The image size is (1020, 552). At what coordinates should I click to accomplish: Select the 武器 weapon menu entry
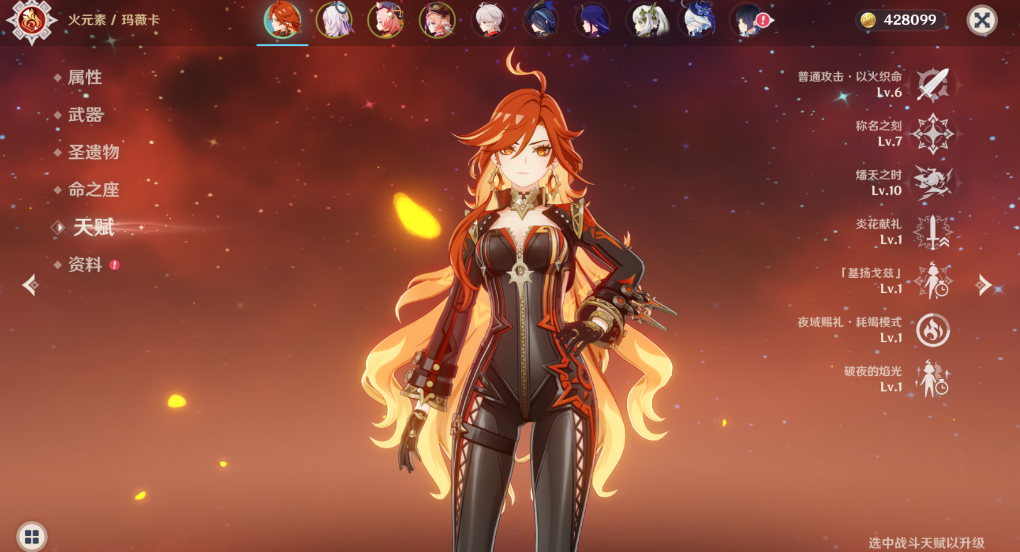[85, 115]
